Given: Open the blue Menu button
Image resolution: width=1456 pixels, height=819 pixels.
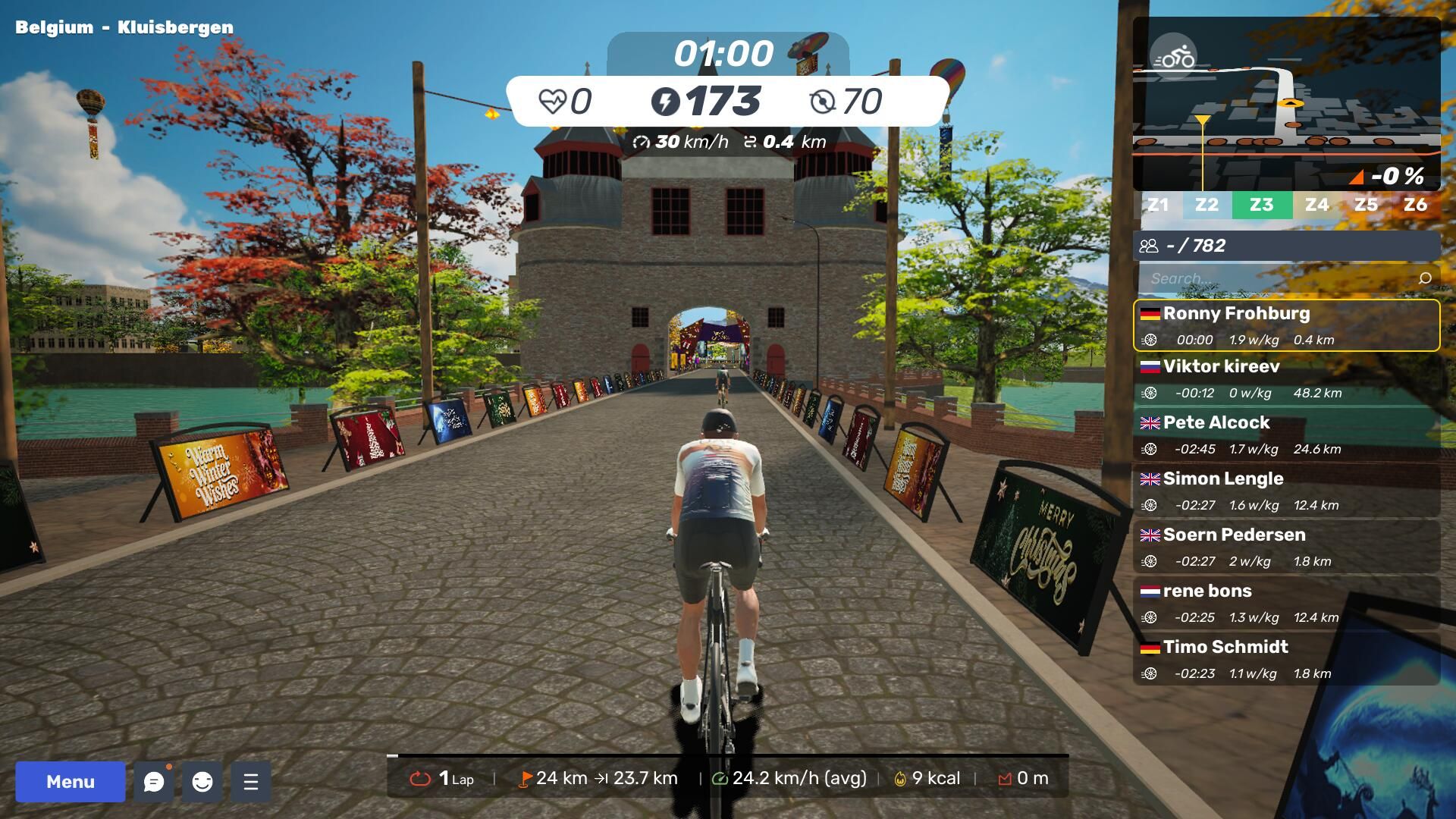Looking at the screenshot, I should coord(71,782).
